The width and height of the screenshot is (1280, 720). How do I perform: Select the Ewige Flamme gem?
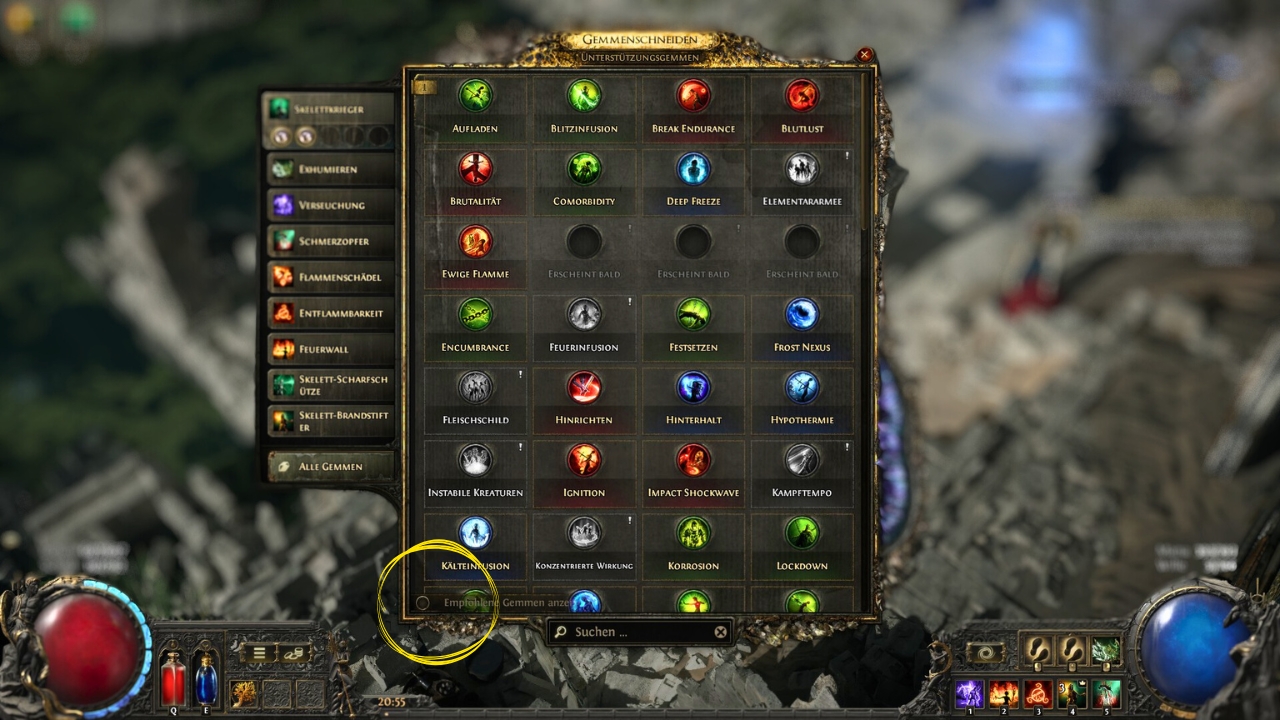coord(475,242)
